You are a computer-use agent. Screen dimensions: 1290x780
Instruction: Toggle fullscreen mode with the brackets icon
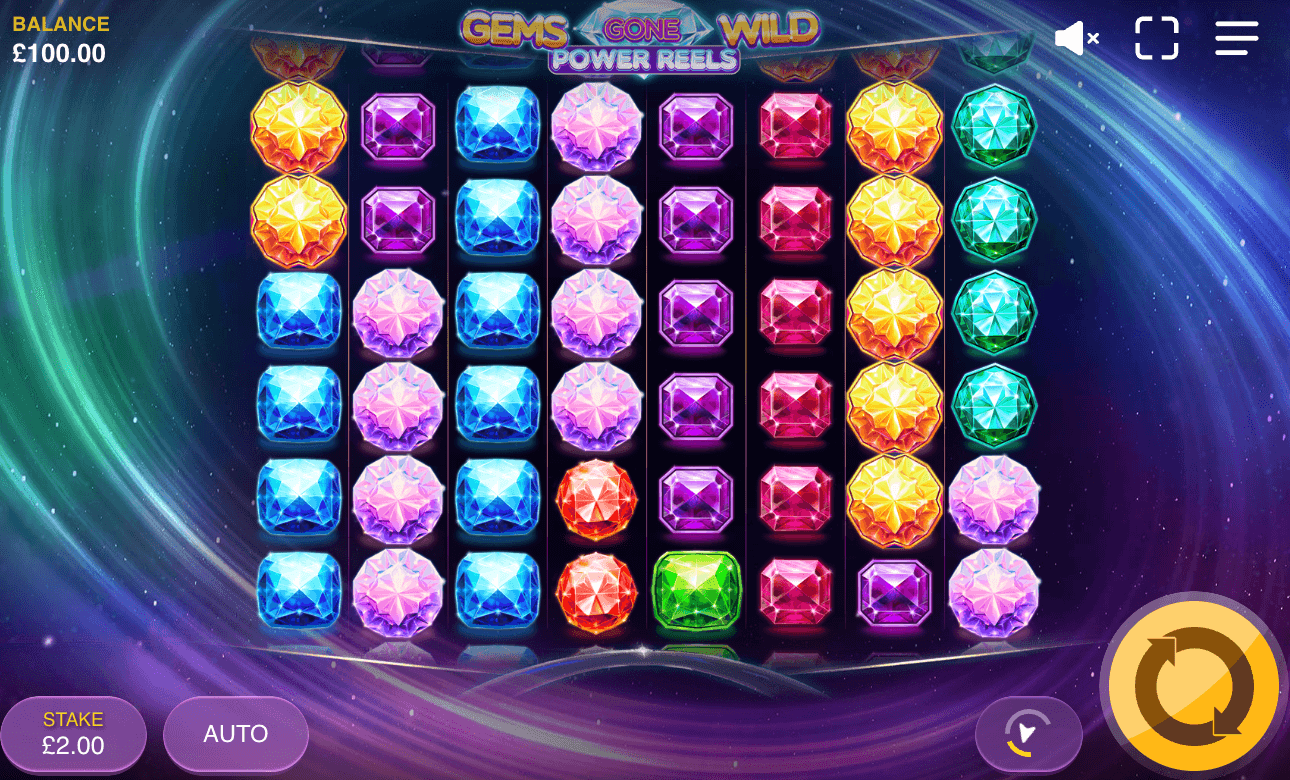tap(1157, 38)
